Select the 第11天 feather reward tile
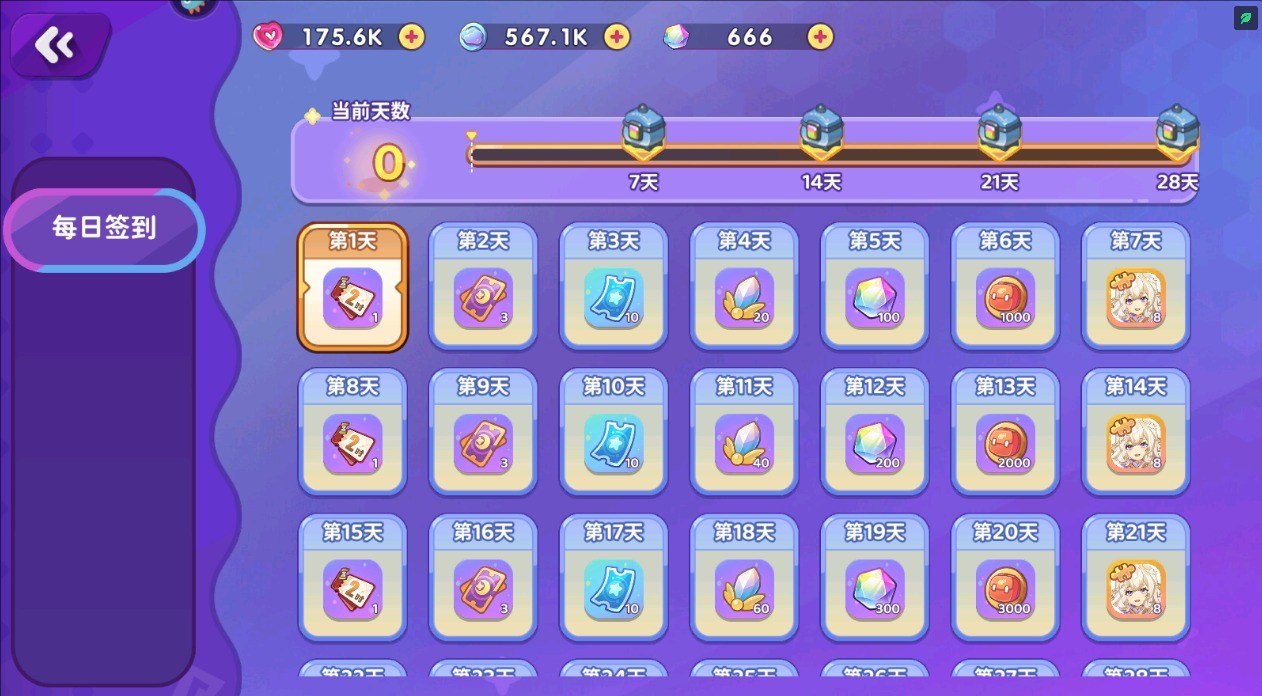The image size is (1262, 696). (x=744, y=433)
